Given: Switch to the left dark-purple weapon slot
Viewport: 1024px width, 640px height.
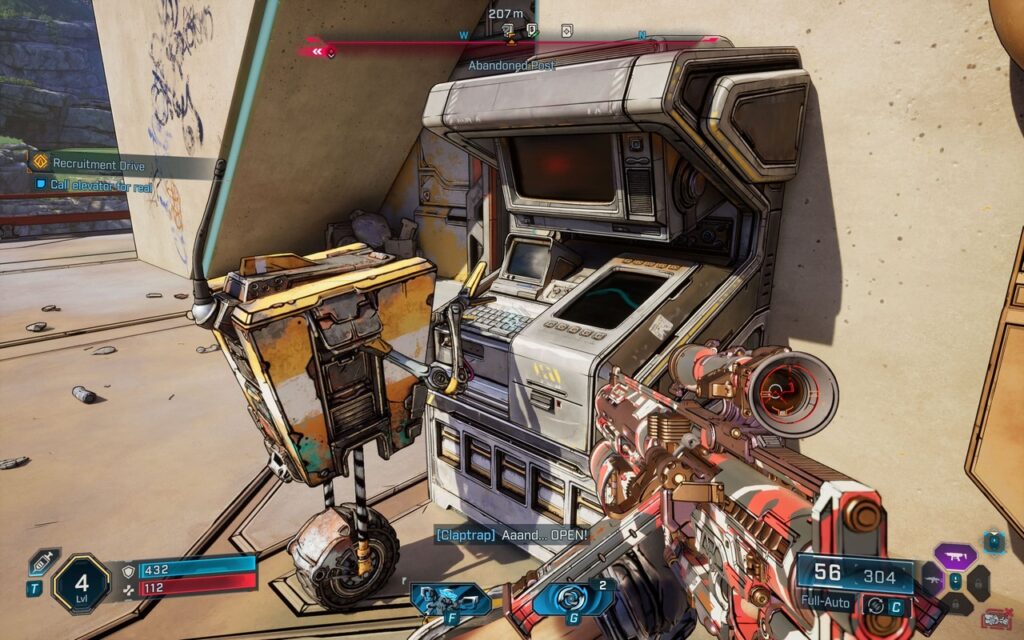Looking at the screenshot, I should tap(933, 580).
